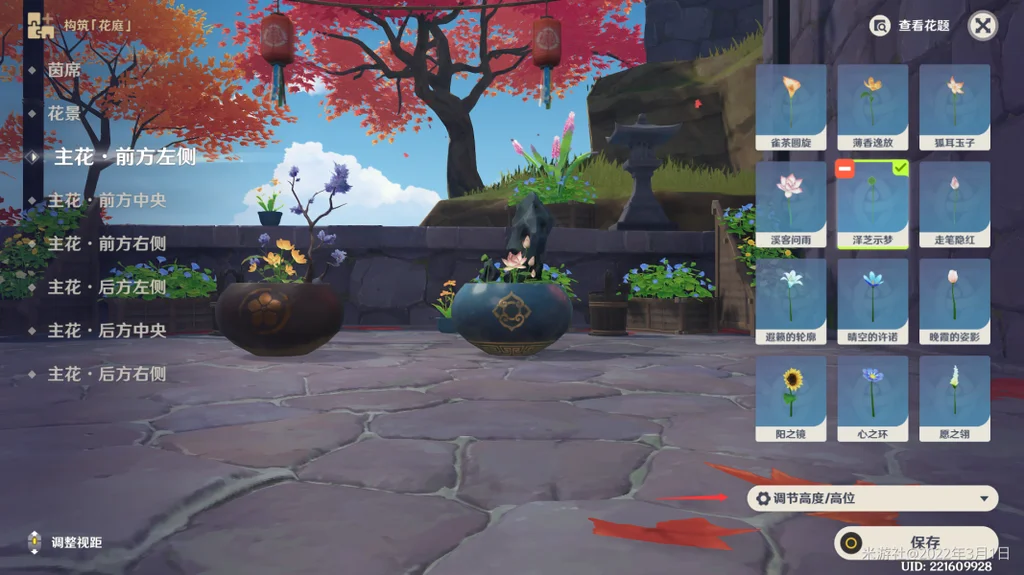Select the 薄香逸放 flower tile
This screenshot has height=575, width=1024.
pyautogui.click(x=873, y=107)
